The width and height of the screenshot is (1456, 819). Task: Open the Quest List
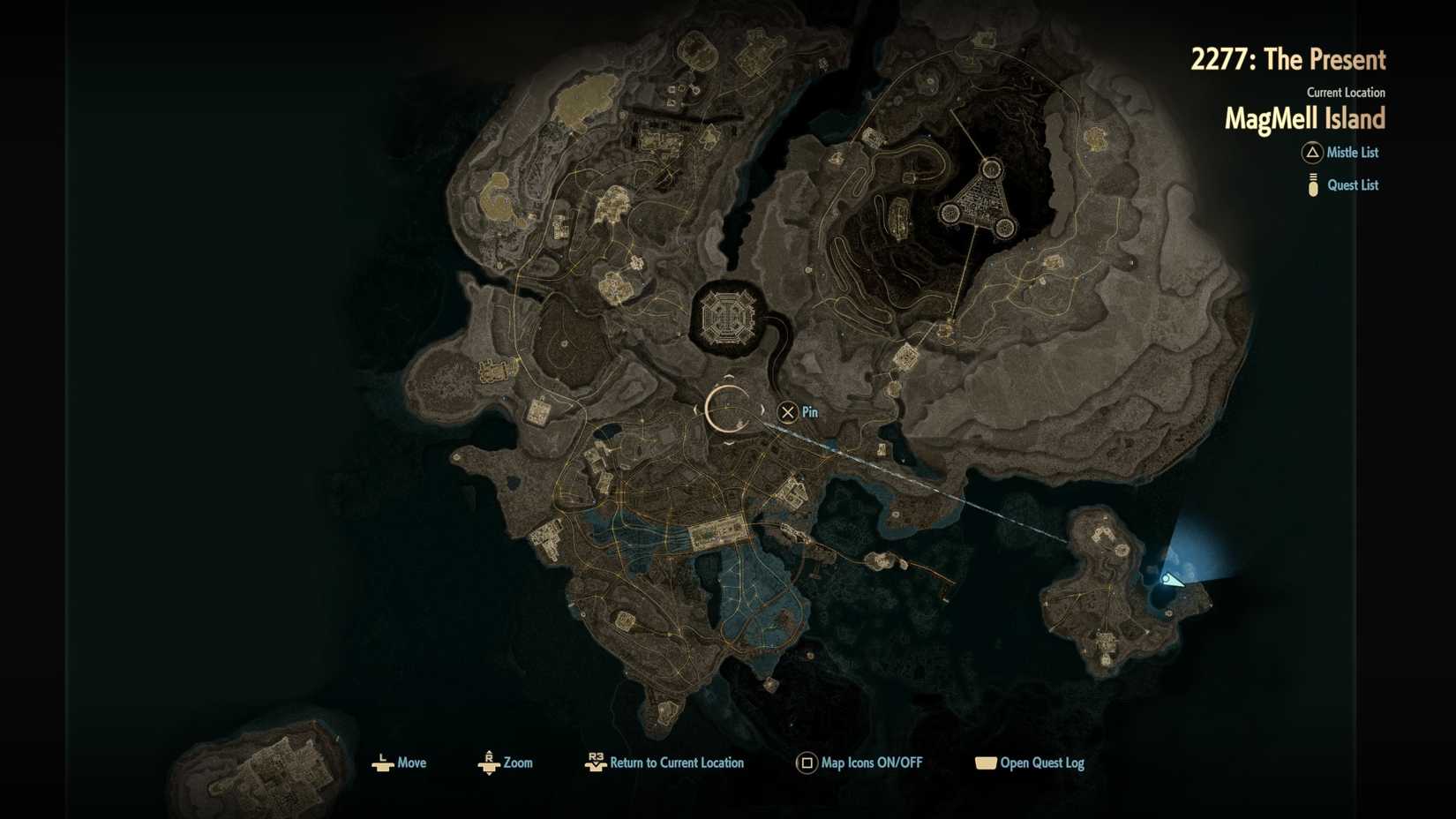[1352, 184]
